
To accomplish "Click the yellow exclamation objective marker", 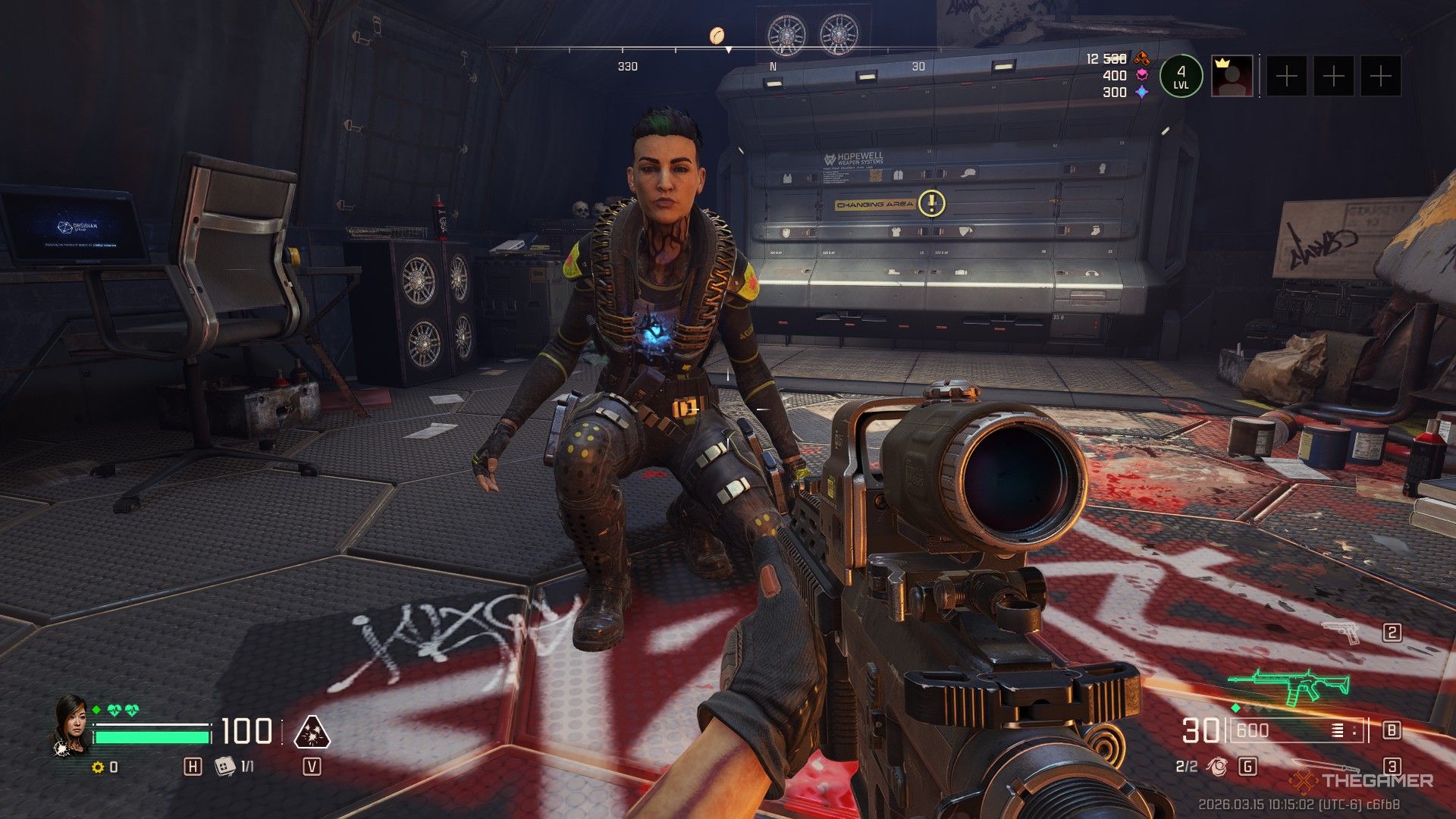I will pyautogui.click(x=931, y=203).
